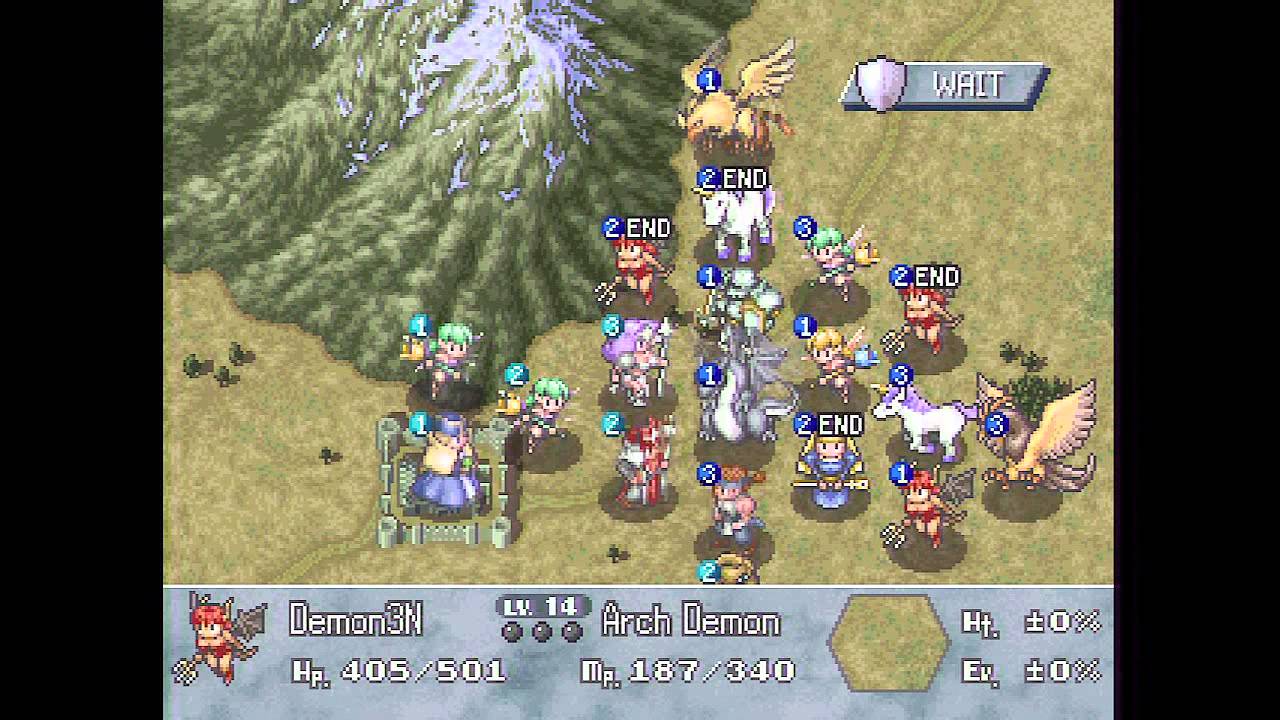
Task: Select the green-haired fairy marked 2
Action: (x=543, y=408)
